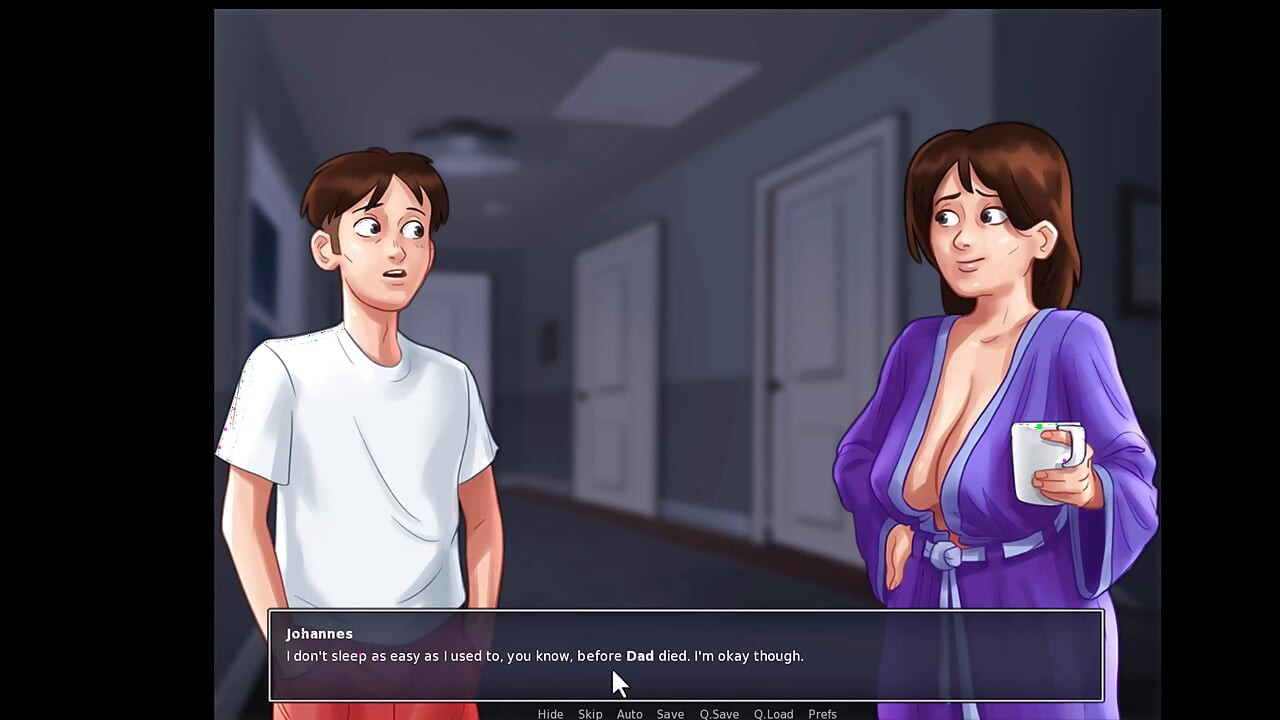1280x720 pixels.
Task: Click the speaker name Johannes
Action: click(x=319, y=633)
